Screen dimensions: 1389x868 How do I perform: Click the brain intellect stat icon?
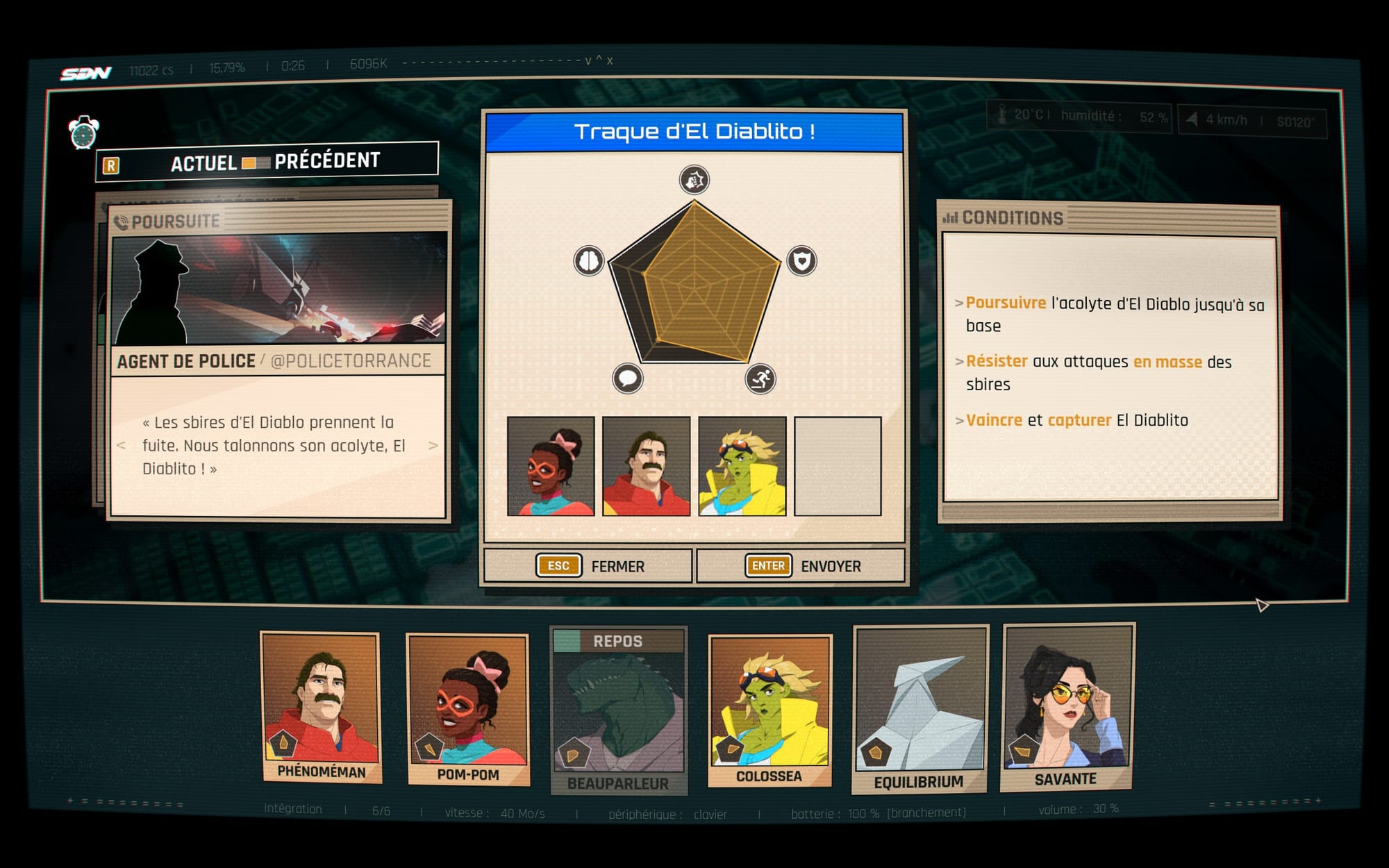pyautogui.click(x=589, y=261)
